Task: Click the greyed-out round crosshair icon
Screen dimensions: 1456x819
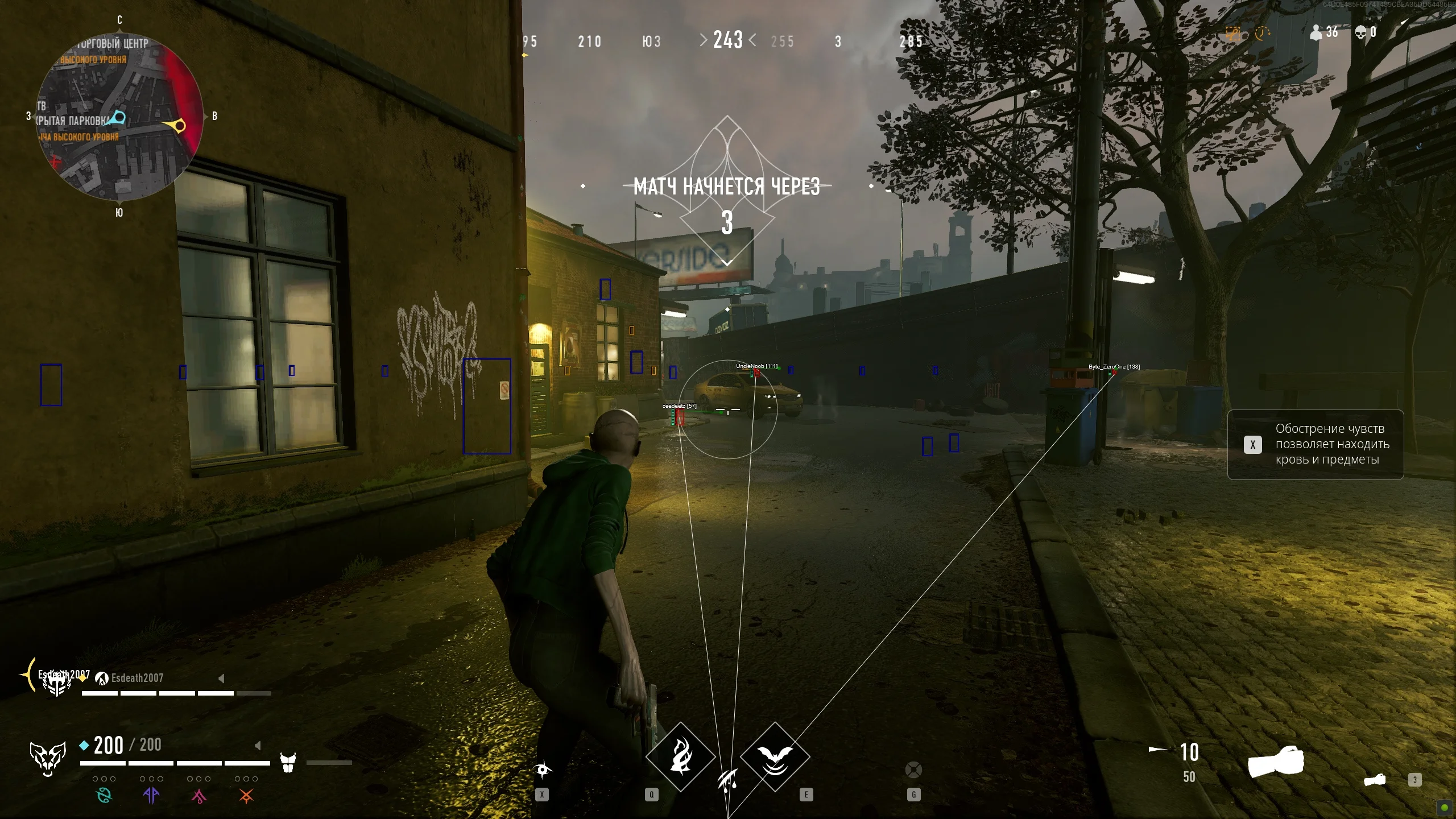Action: [x=913, y=770]
